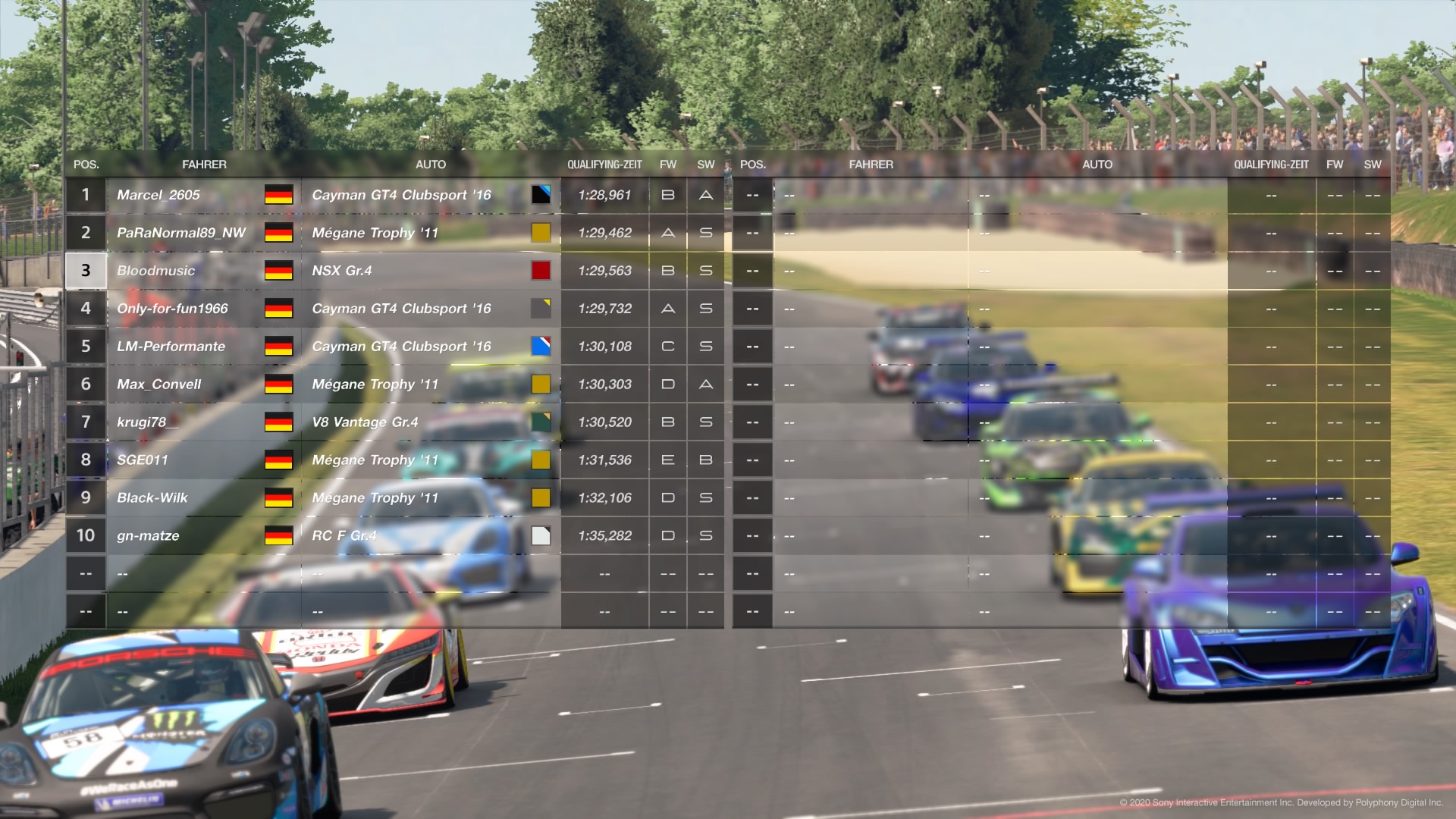Click PaRaNormal89_NW's yellow car livery icon
The height and width of the screenshot is (819, 1456).
point(541,233)
